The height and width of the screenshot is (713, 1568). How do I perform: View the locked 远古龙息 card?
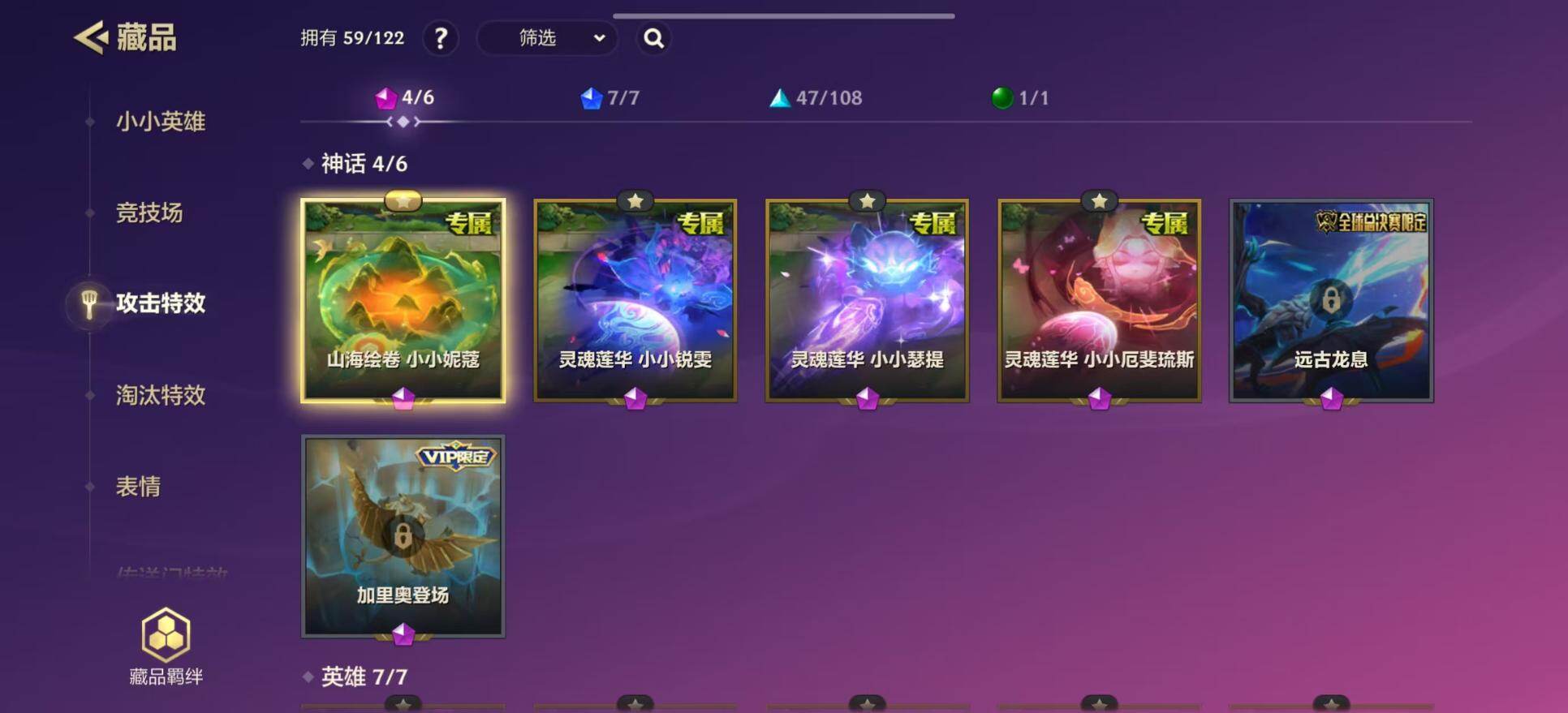click(x=1331, y=301)
